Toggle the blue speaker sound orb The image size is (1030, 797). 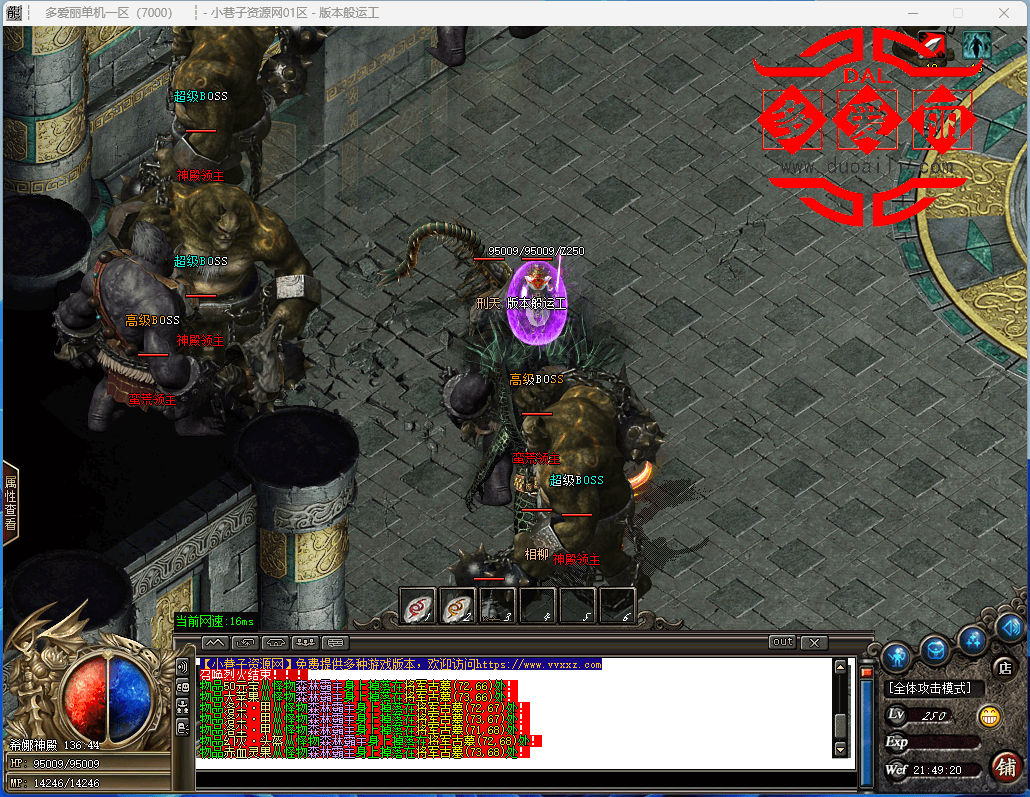[1008, 628]
